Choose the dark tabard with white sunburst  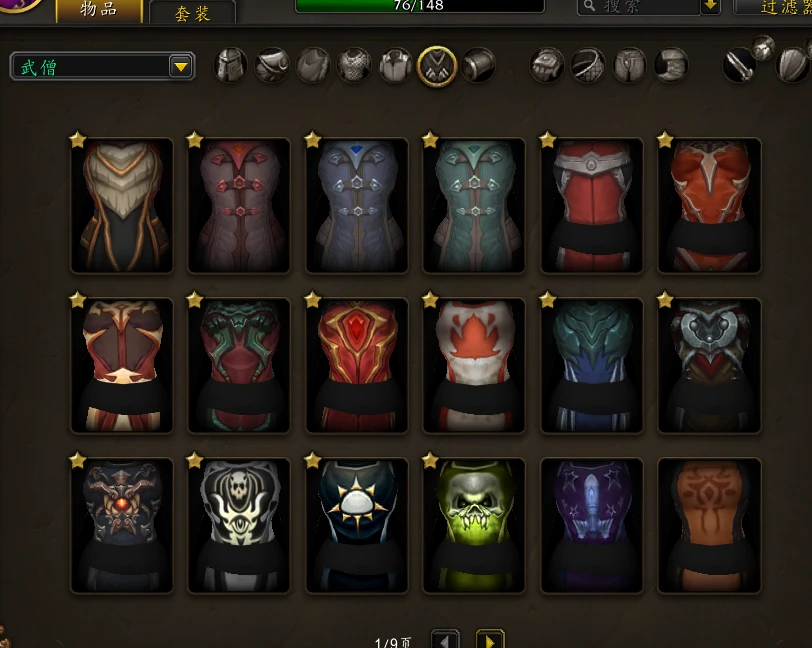point(357,525)
